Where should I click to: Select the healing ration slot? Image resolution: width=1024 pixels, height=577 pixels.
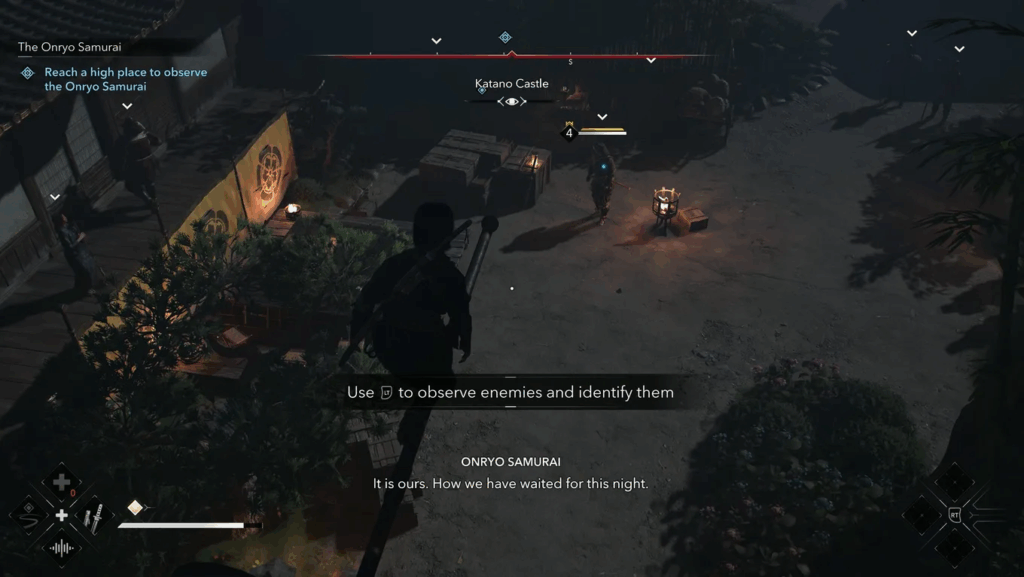[61, 482]
